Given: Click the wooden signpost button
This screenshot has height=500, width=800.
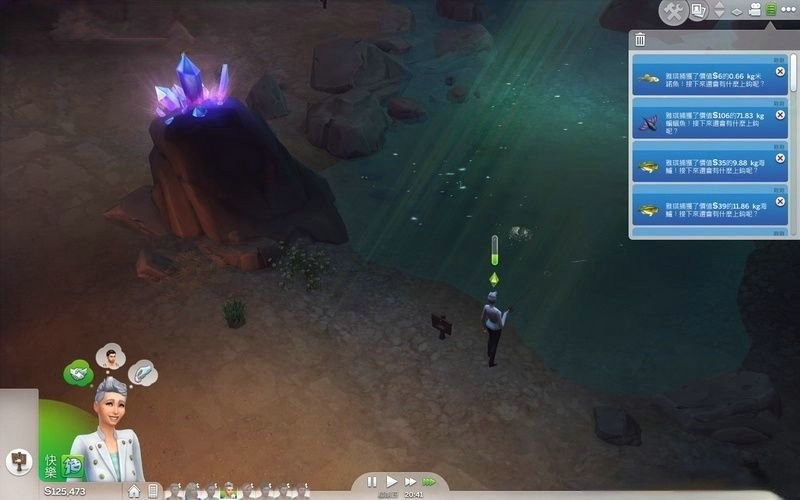Looking at the screenshot, I should tap(19, 461).
